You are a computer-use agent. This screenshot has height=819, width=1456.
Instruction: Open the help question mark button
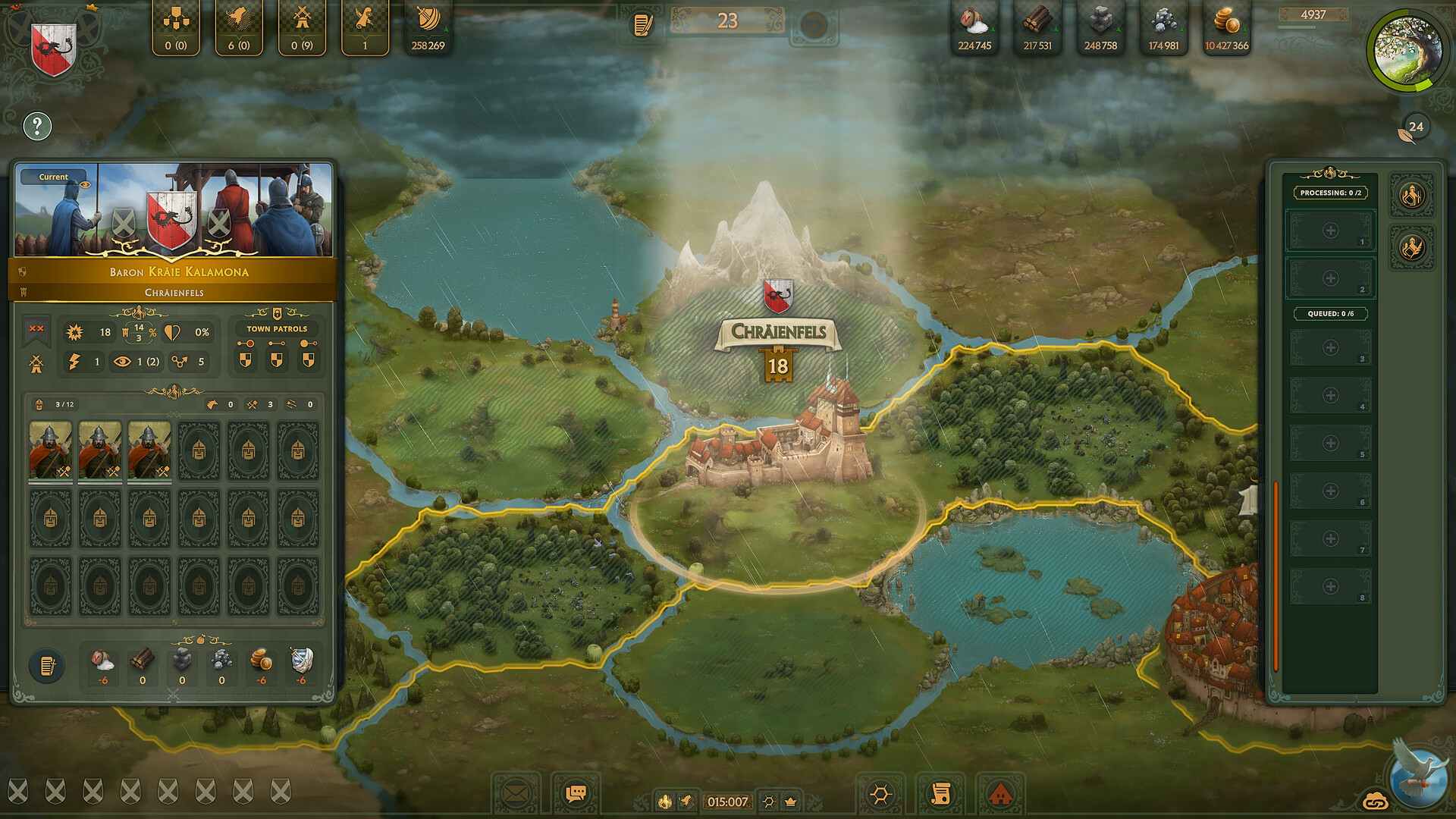click(x=37, y=127)
